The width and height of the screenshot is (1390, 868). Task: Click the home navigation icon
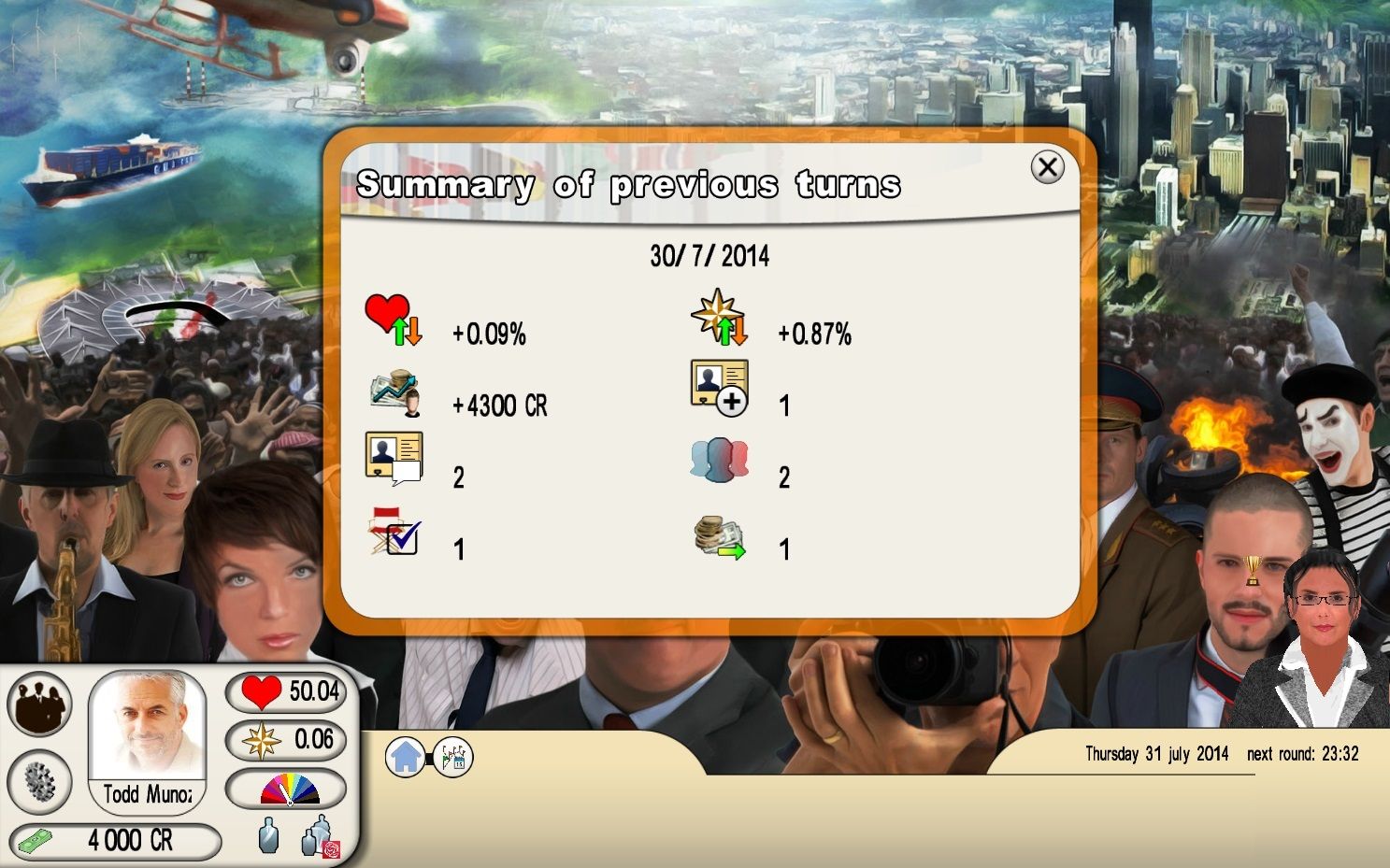405,756
